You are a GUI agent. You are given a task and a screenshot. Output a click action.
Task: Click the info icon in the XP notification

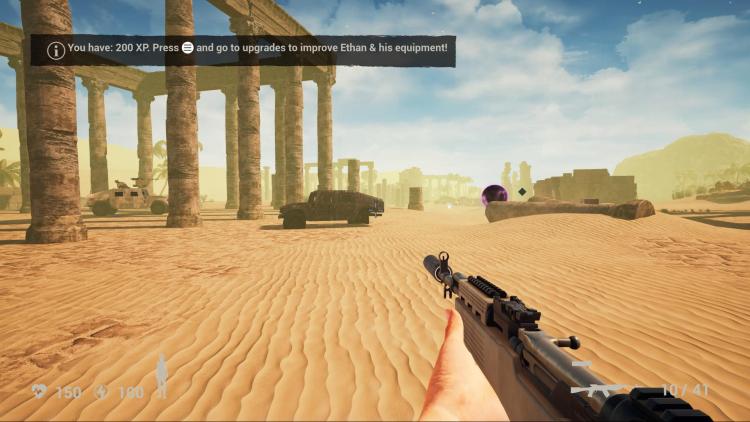click(56, 50)
